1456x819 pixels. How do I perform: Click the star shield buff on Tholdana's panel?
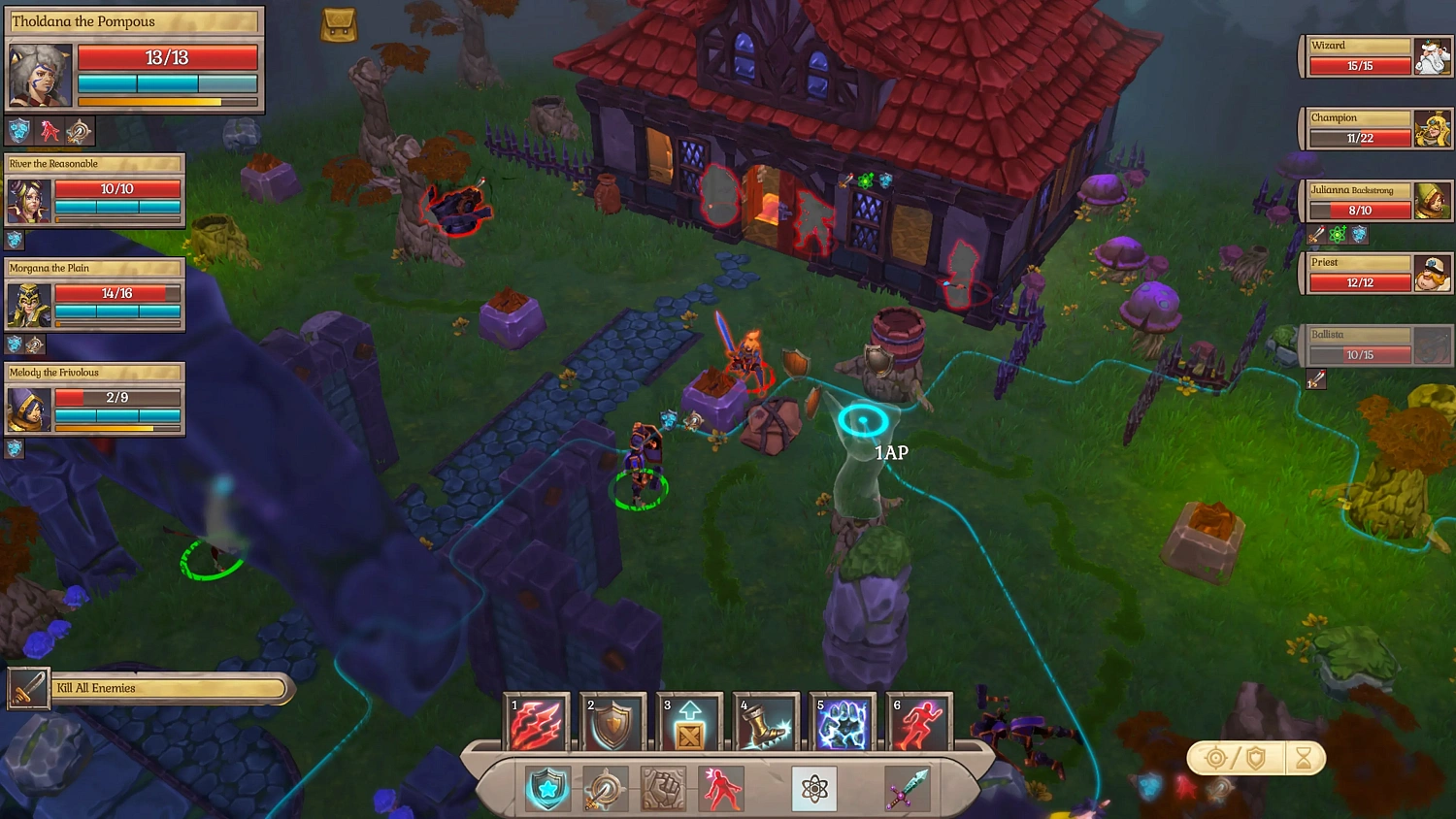(17, 130)
